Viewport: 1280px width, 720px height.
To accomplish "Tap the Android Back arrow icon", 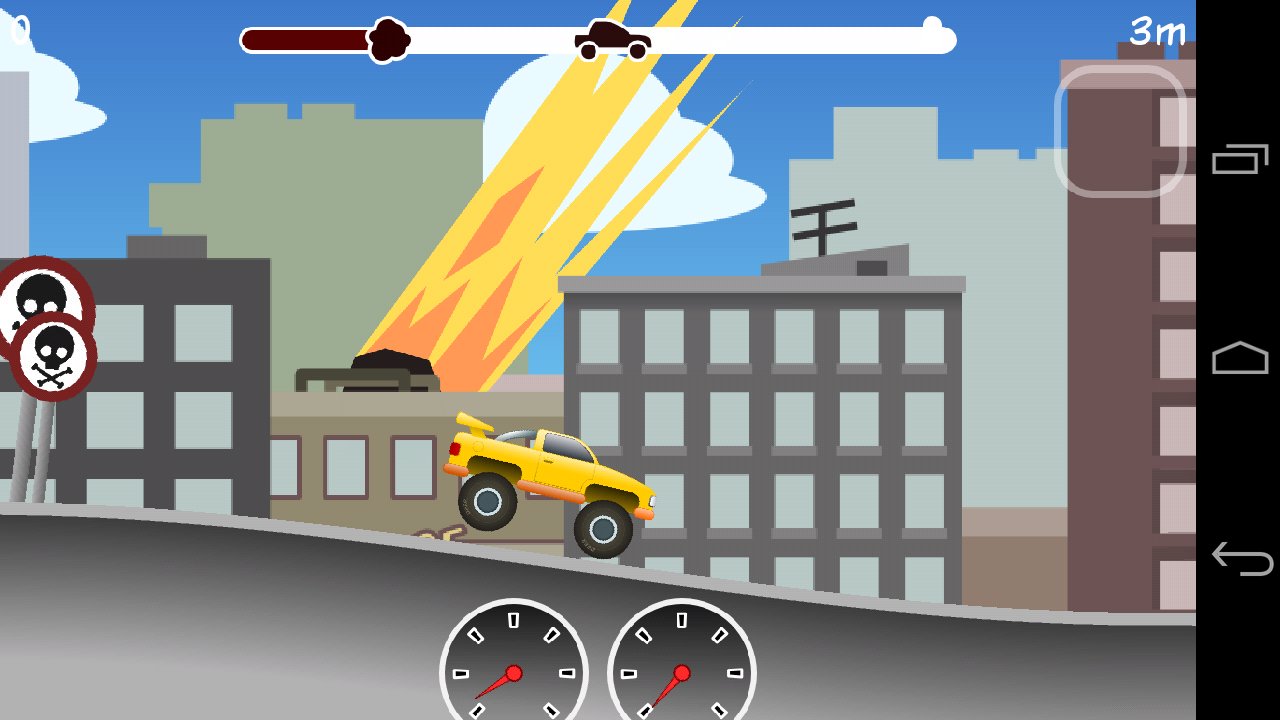I will point(1243,556).
